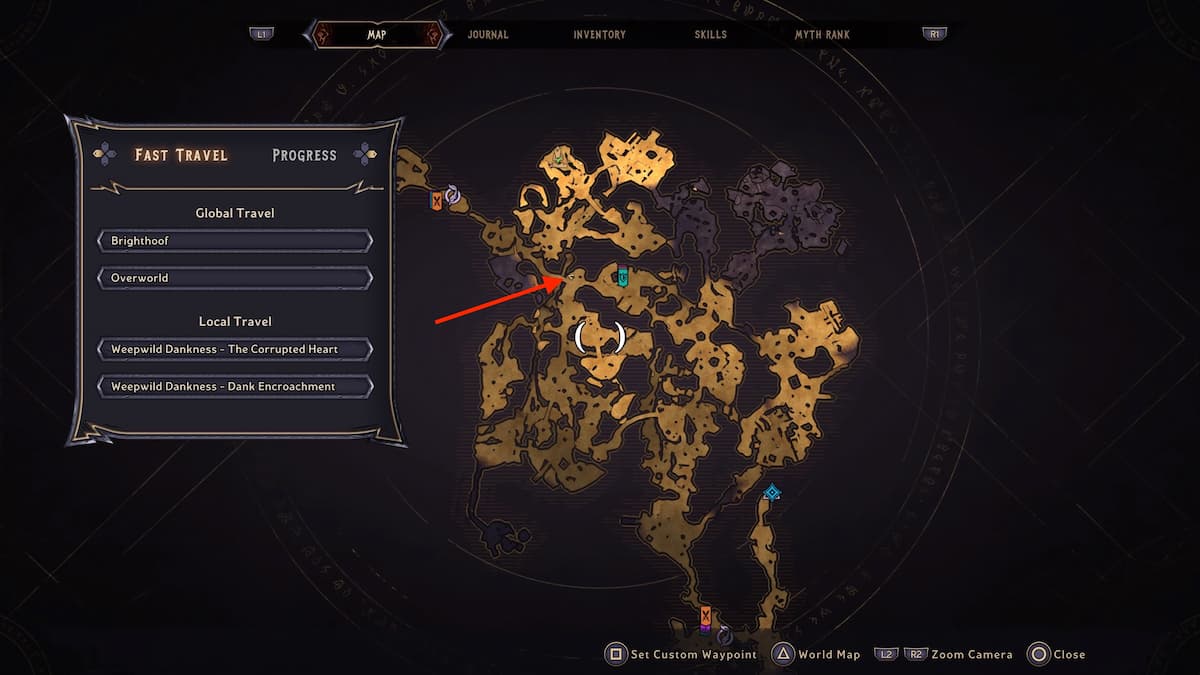Viewport: 1200px width, 675px height.
Task: Travel to Weepwild Dankness - The Corrupted Heart
Action: coord(235,349)
